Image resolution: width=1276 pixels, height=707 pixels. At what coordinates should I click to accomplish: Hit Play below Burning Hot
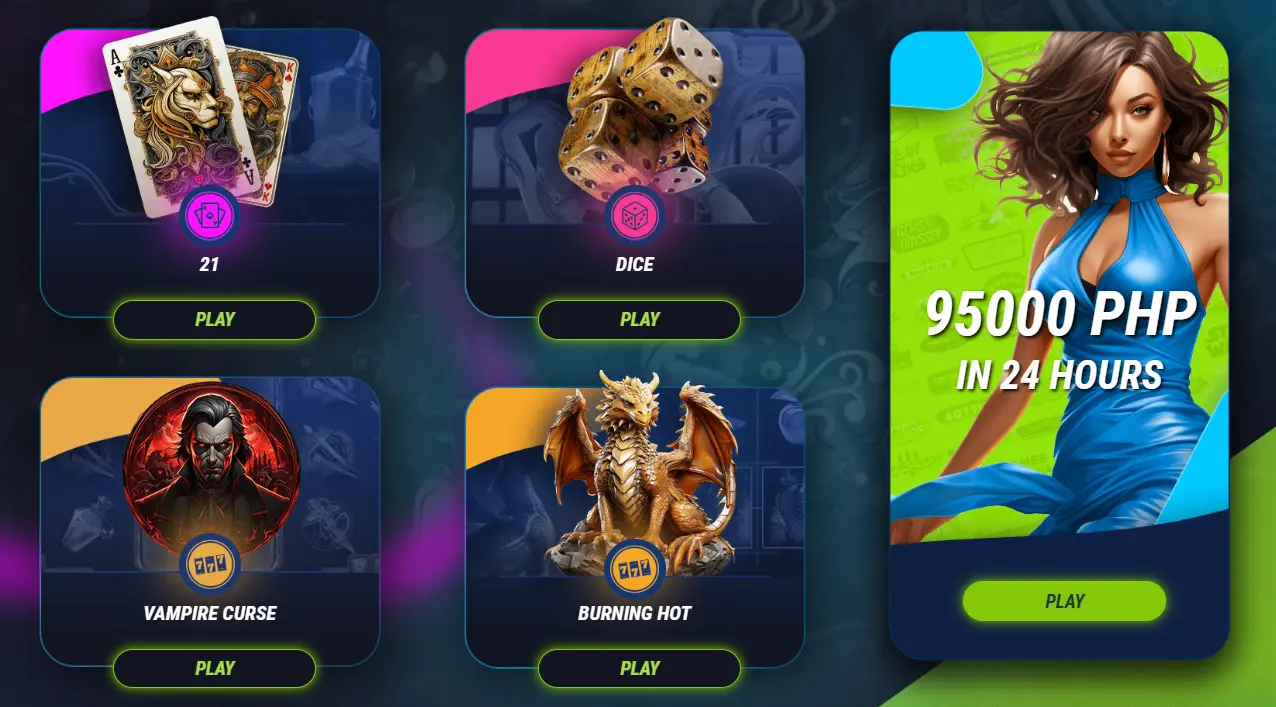(639, 668)
